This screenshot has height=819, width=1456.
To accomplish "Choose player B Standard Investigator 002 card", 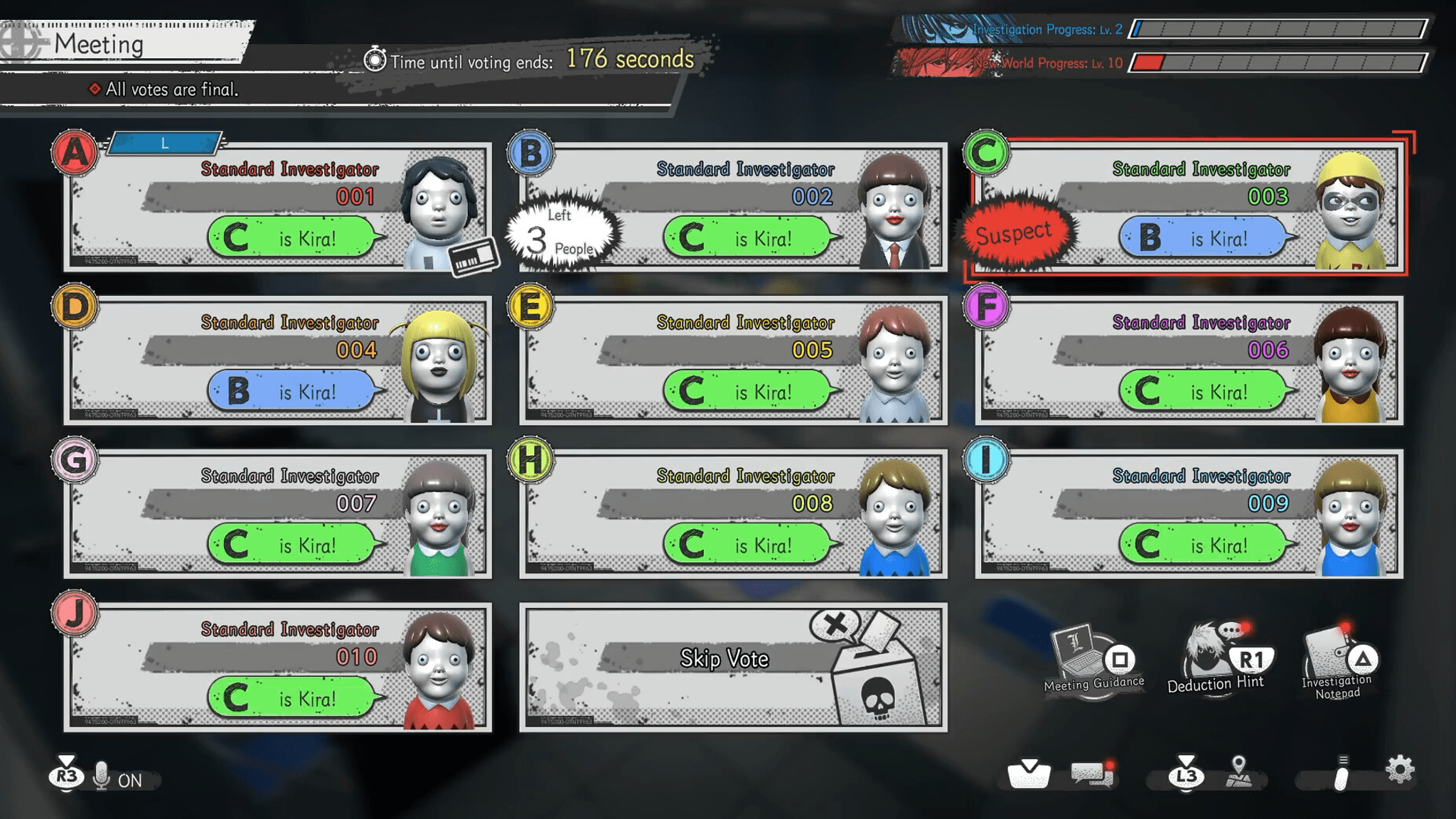I will pos(733,207).
